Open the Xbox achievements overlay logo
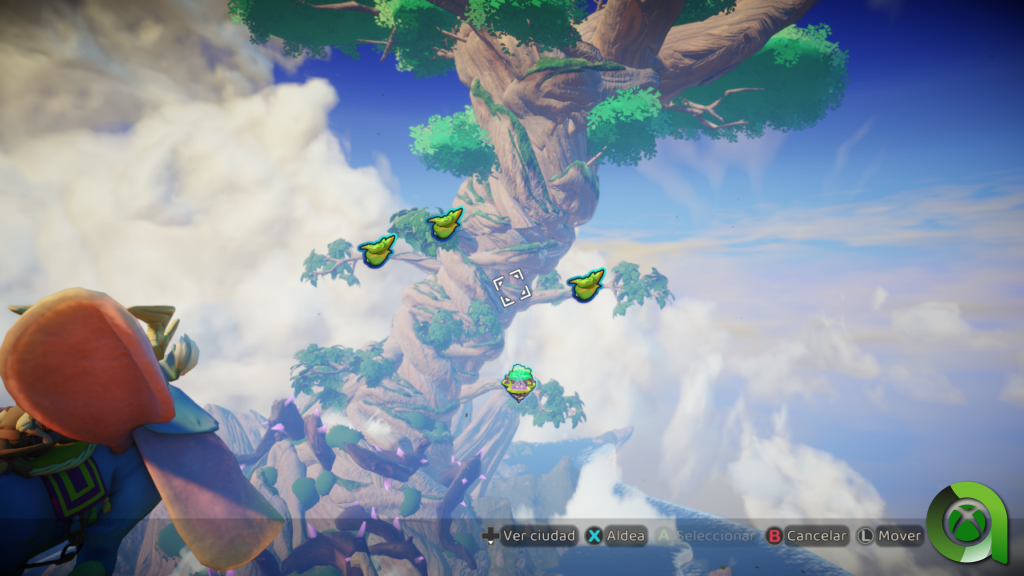 coord(967,522)
